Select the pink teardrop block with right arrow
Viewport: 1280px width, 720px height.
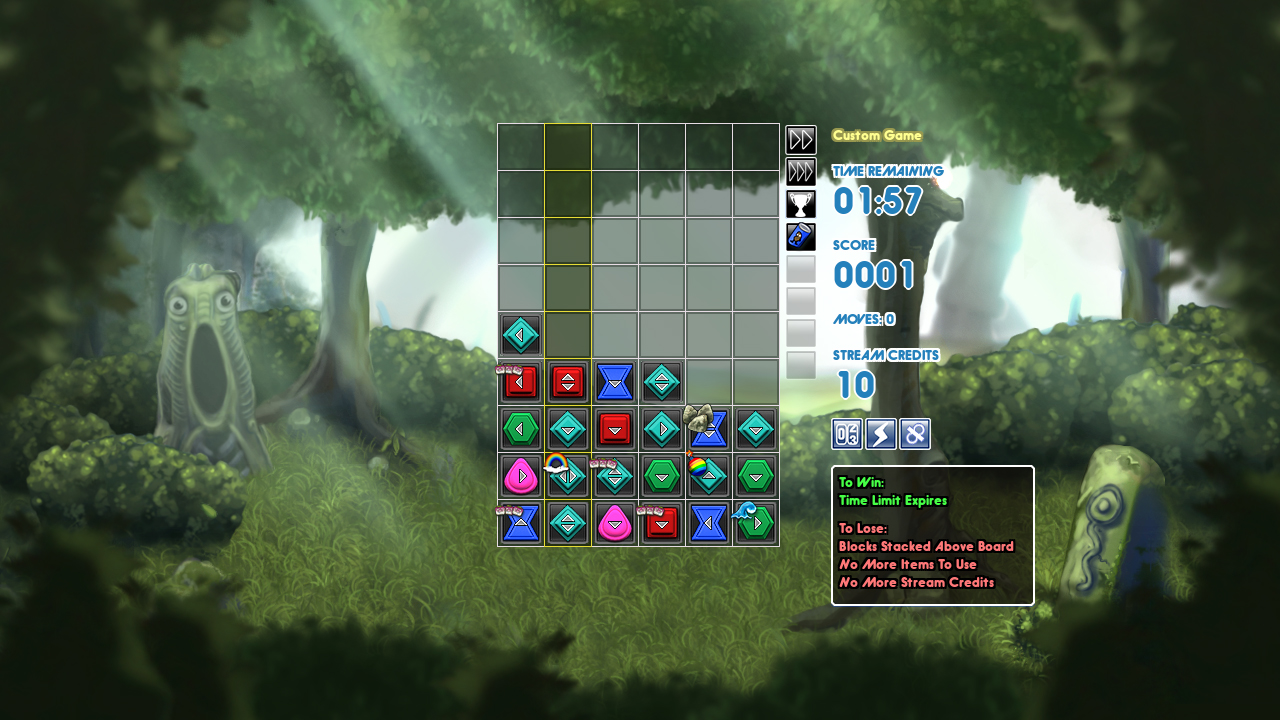(520, 474)
